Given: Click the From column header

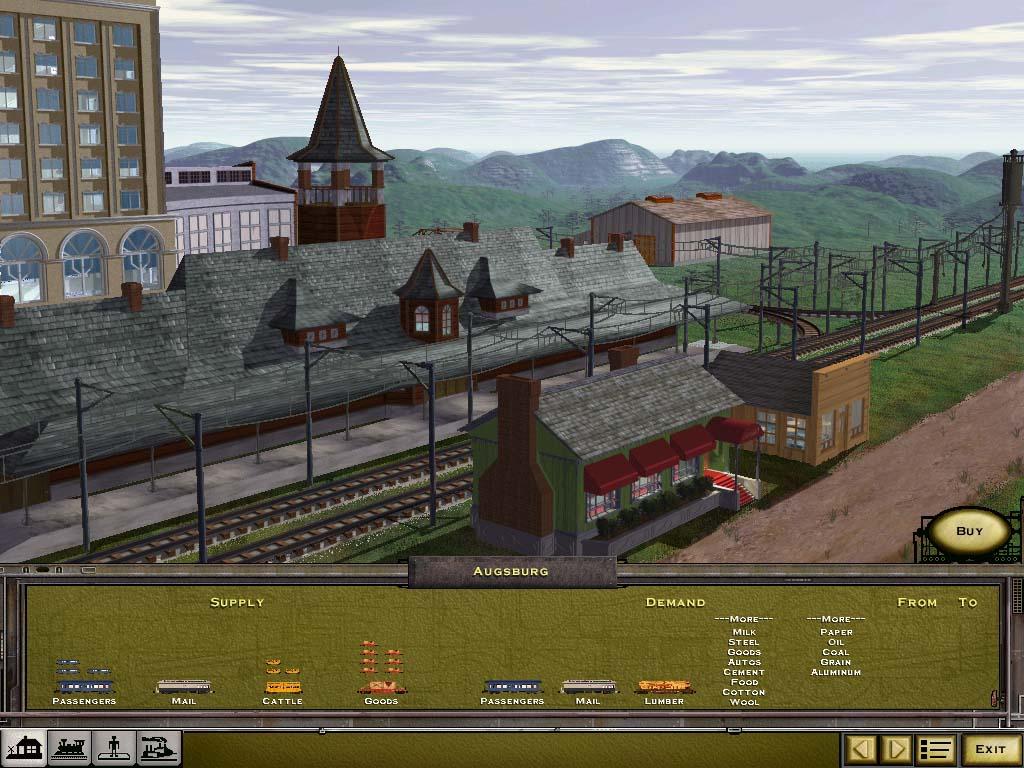Looking at the screenshot, I should (917, 602).
